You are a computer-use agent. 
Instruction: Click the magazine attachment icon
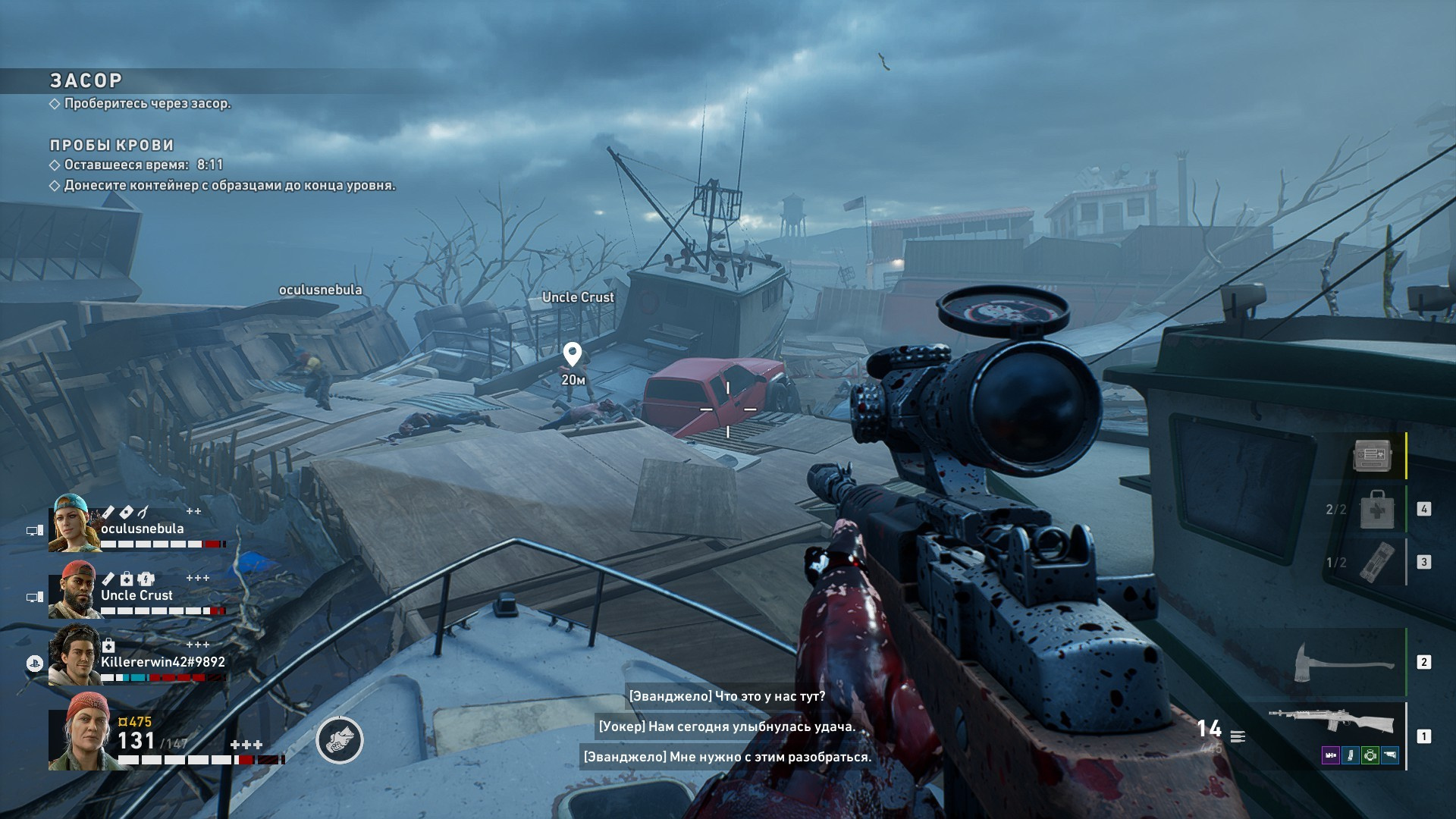1351,755
